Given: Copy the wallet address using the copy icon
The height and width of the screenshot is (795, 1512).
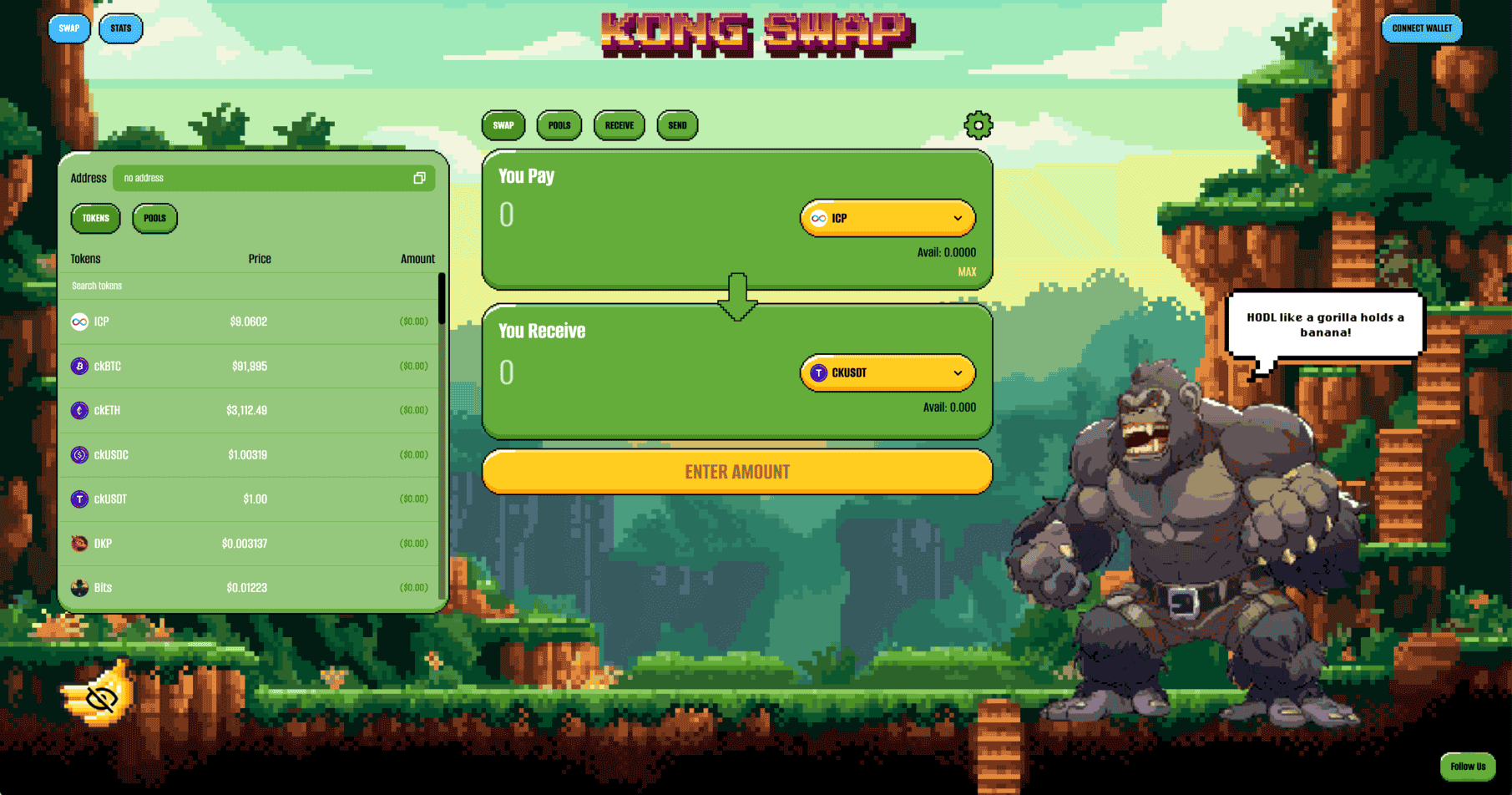Looking at the screenshot, I should pyautogui.click(x=420, y=178).
